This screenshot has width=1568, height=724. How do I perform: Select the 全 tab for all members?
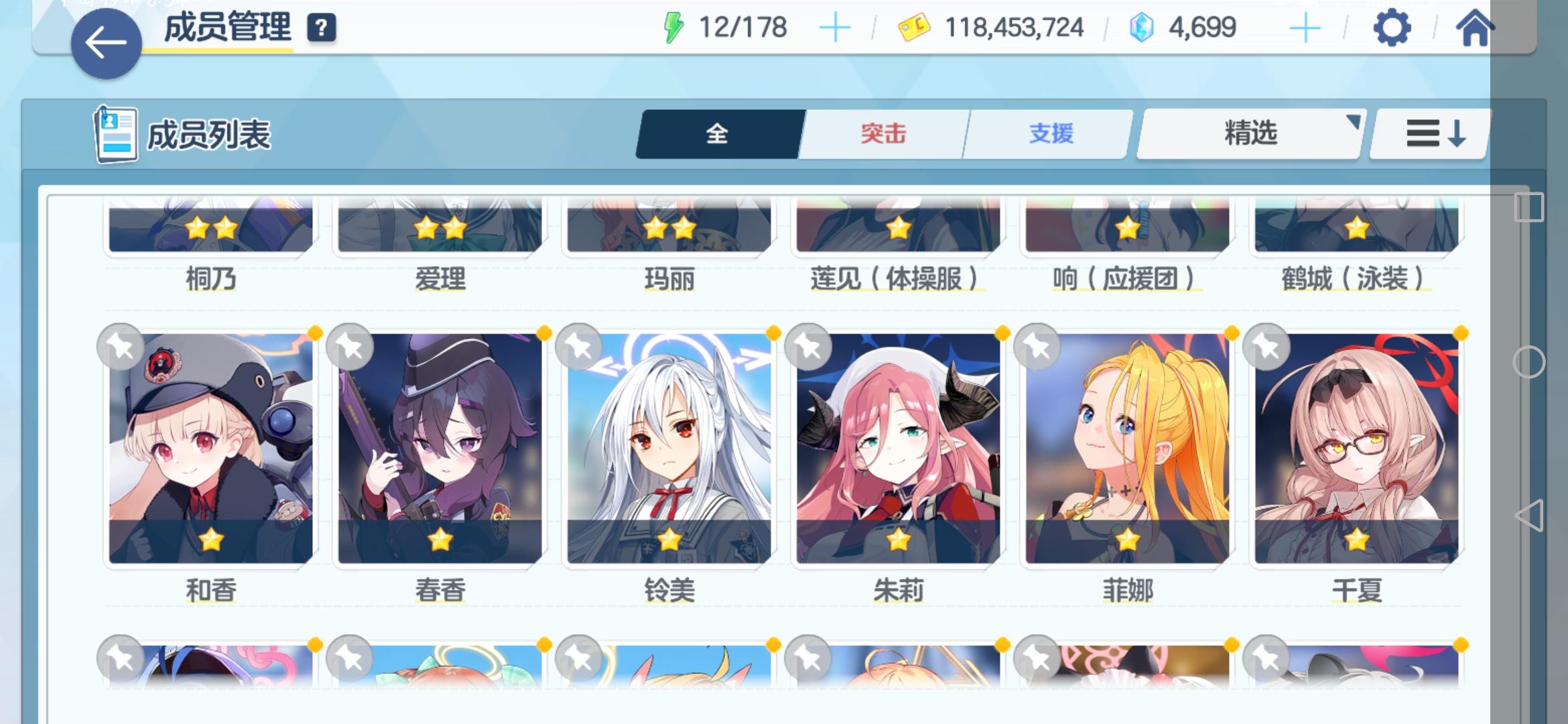(x=717, y=133)
